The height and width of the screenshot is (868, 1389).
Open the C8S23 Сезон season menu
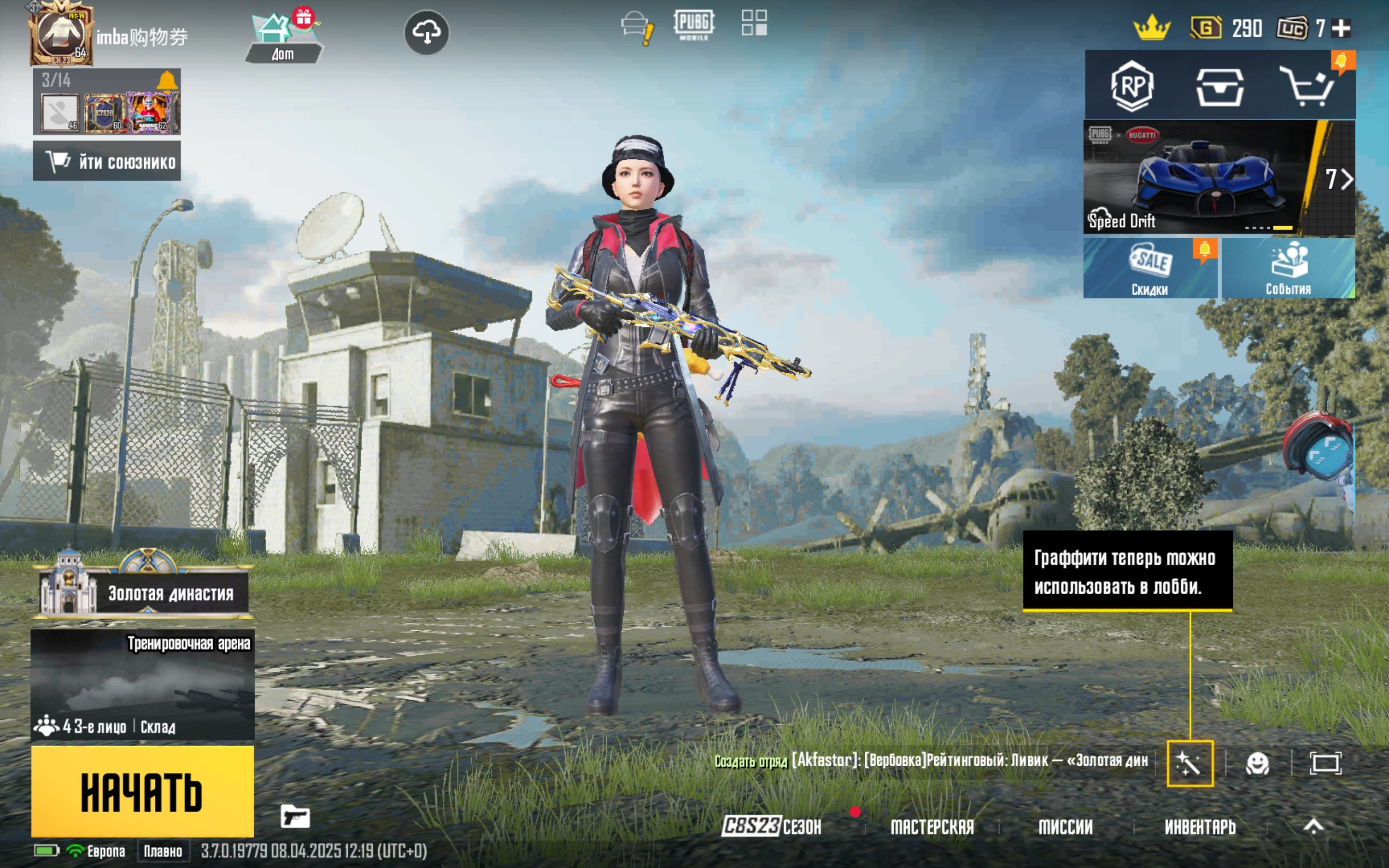pos(771,827)
